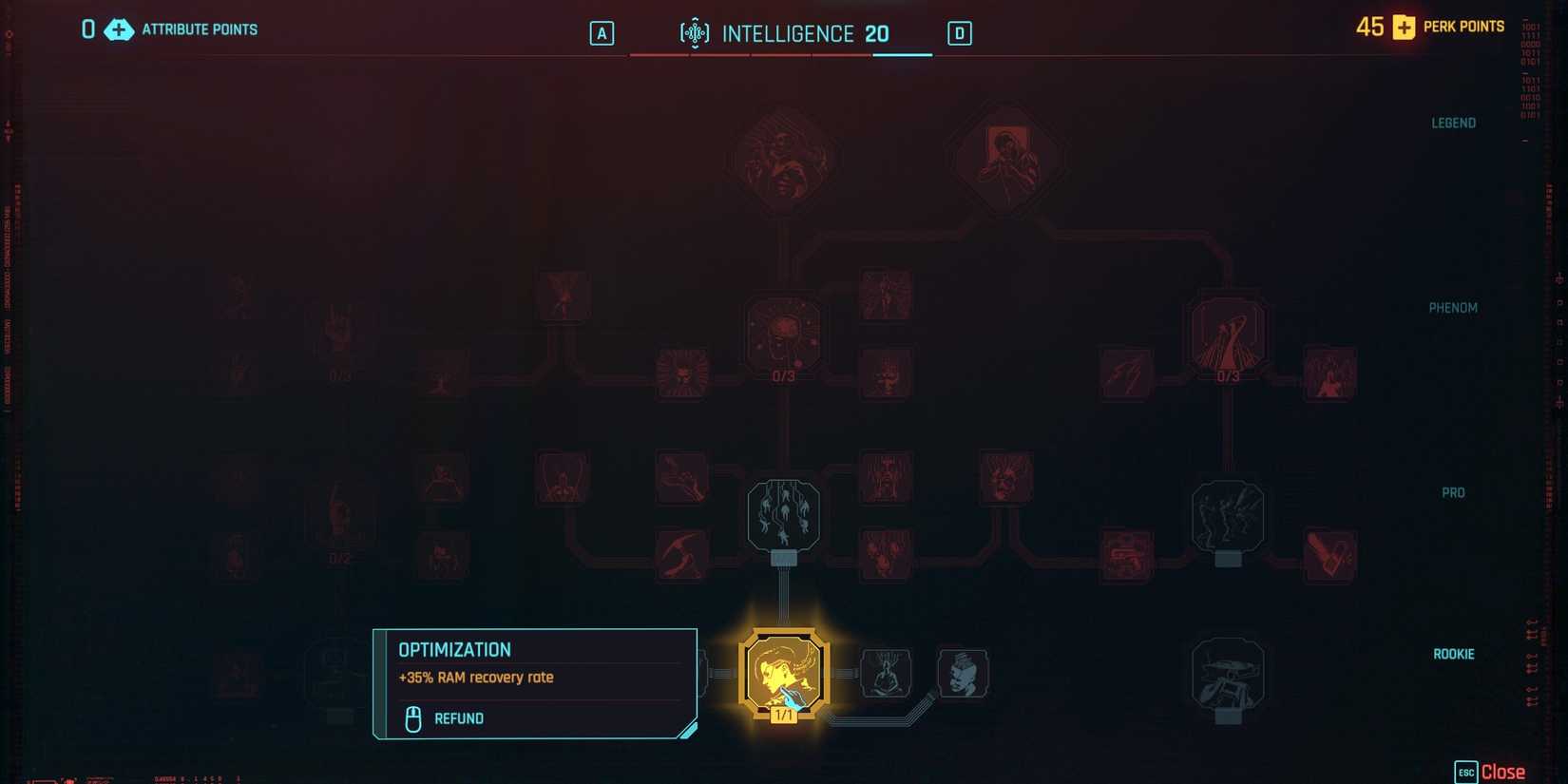
Task: Click the plus icon beside Attribute Points
Action: (x=118, y=29)
